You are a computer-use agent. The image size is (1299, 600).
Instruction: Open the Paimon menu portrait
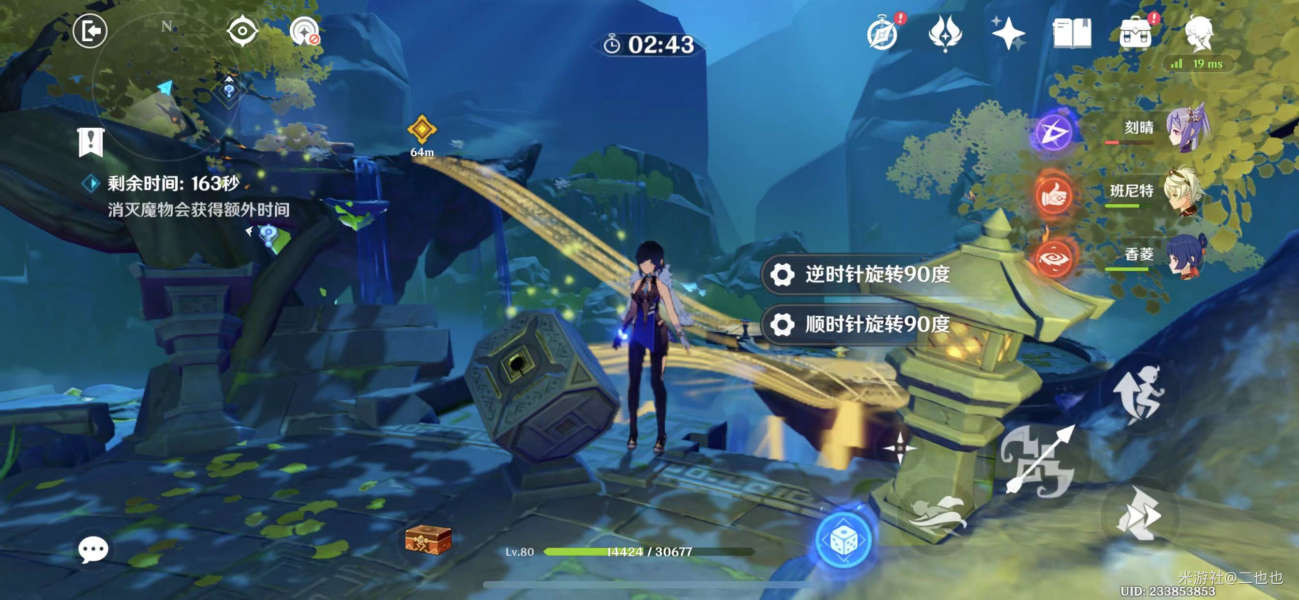point(1199,33)
